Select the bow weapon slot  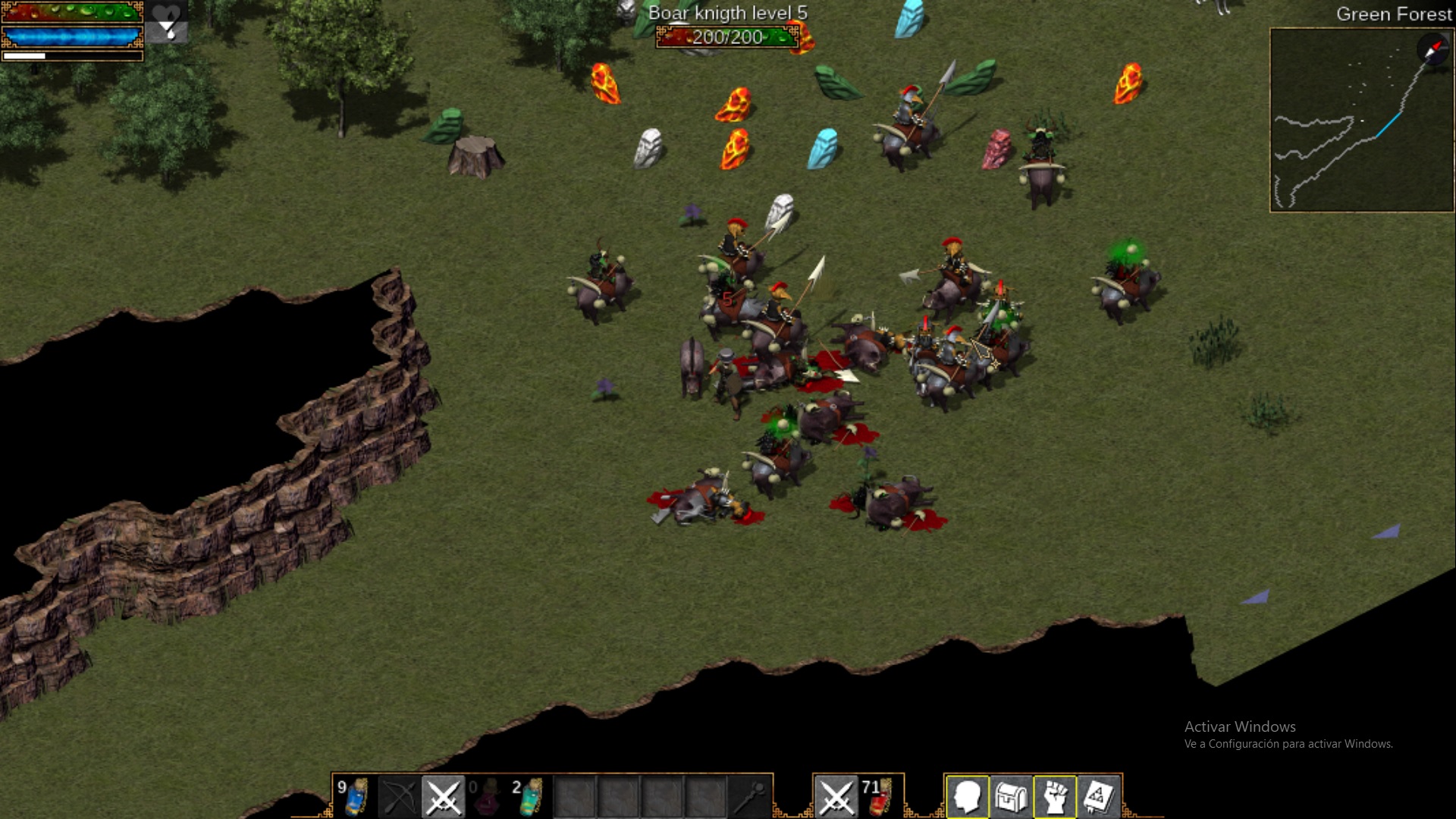(x=399, y=796)
